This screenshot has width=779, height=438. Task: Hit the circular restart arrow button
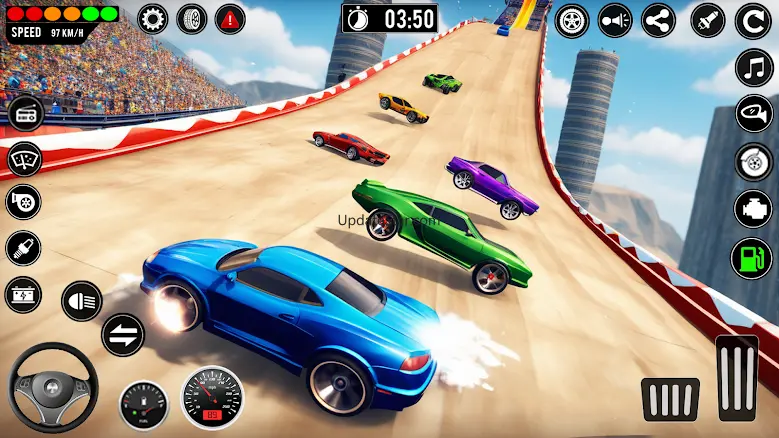click(x=753, y=20)
